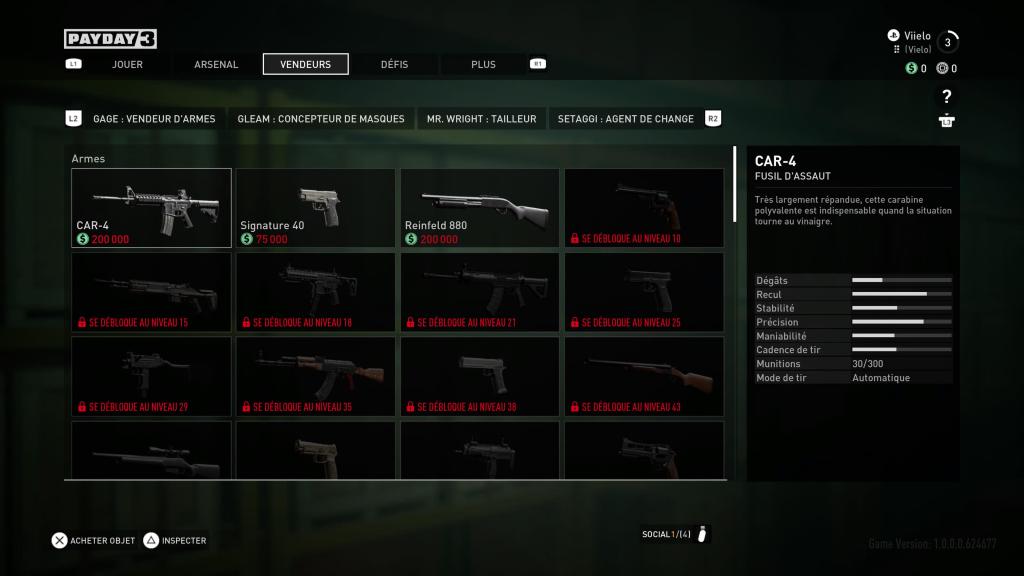The height and width of the screenshot is (576, 1024).
Task: Select the revolver locked until level 10
Action: point(643,207)
